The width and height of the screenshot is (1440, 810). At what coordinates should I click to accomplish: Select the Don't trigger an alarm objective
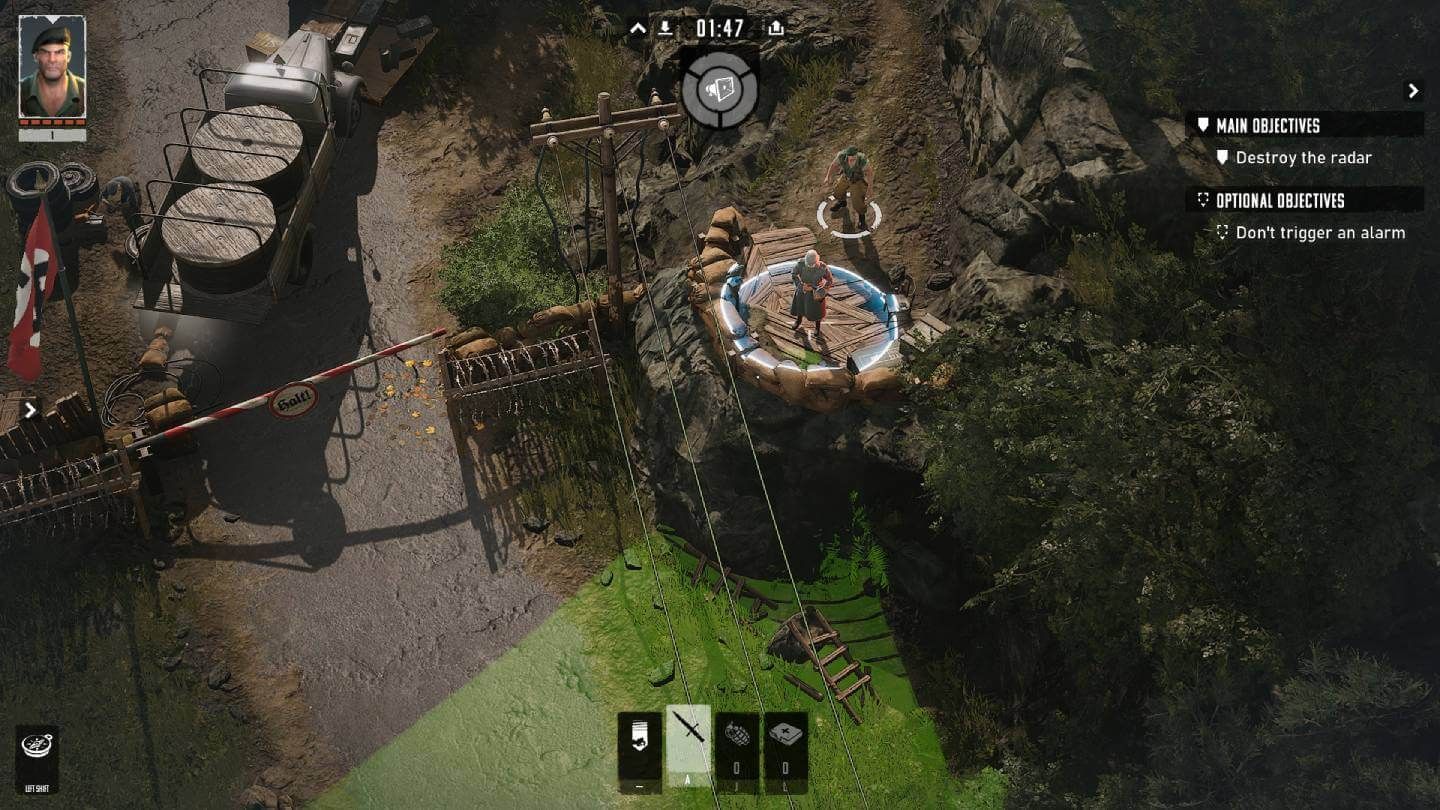[1319, 232]
